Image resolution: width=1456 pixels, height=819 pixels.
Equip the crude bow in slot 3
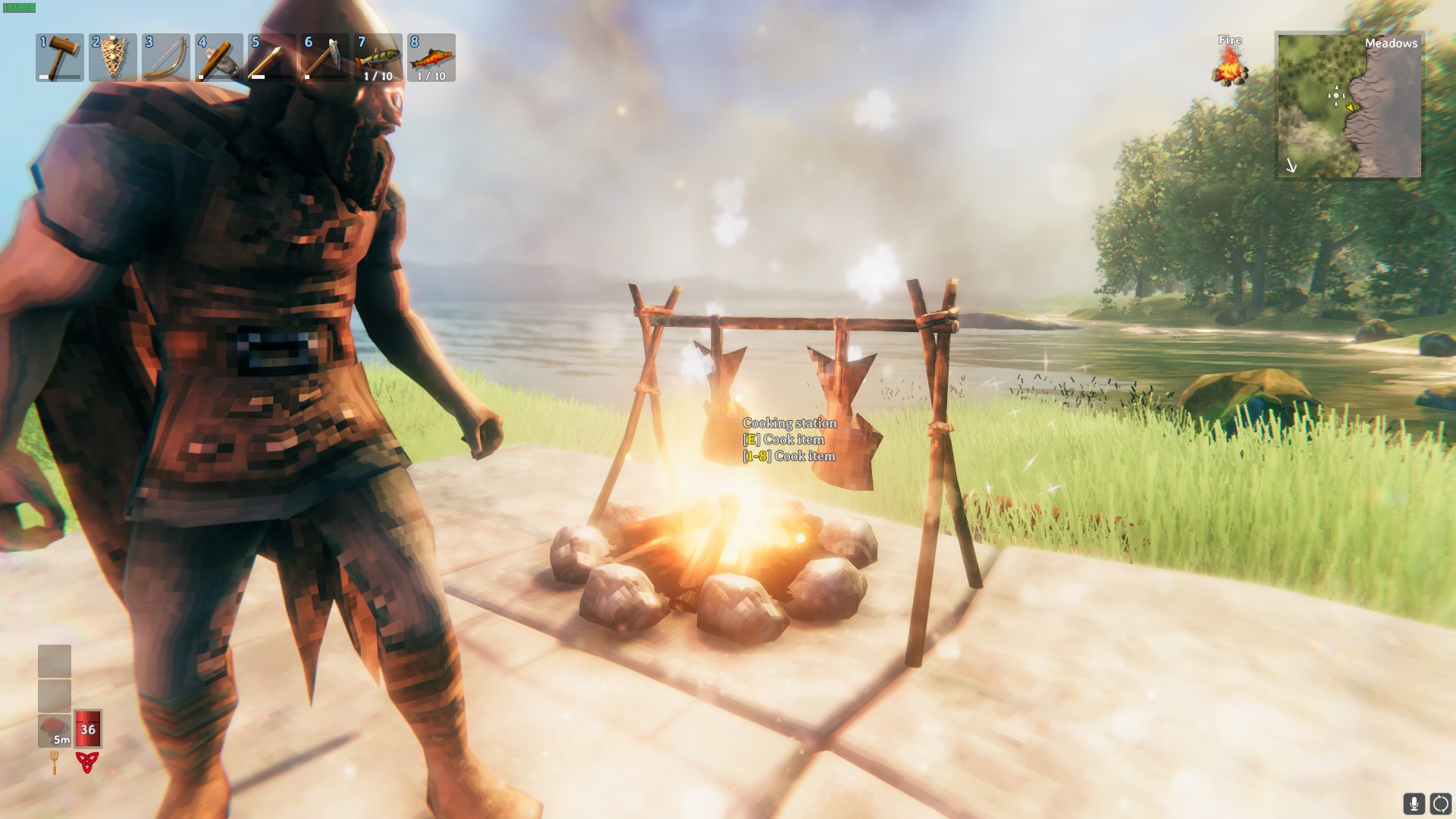[166, 58]
